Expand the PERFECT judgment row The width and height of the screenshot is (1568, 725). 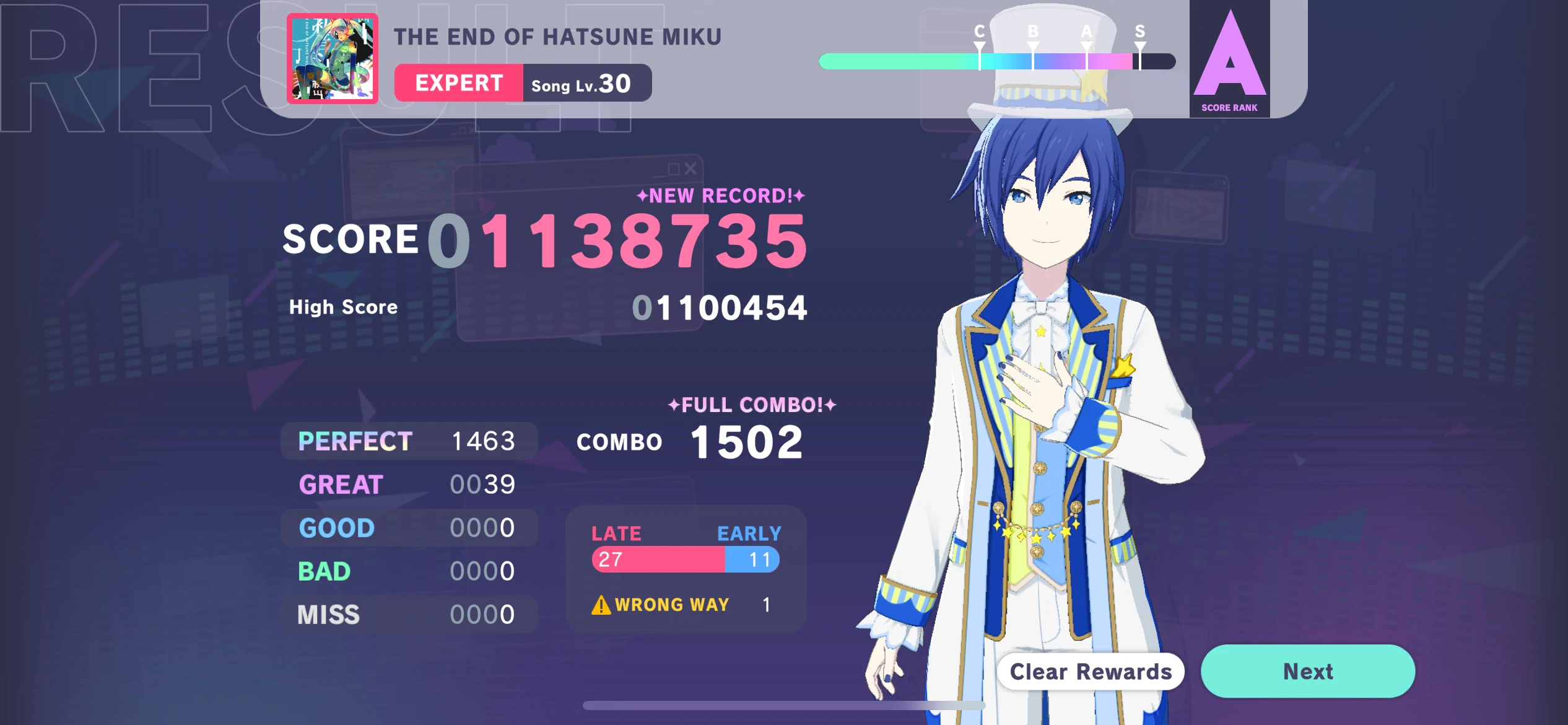[409, 441]
